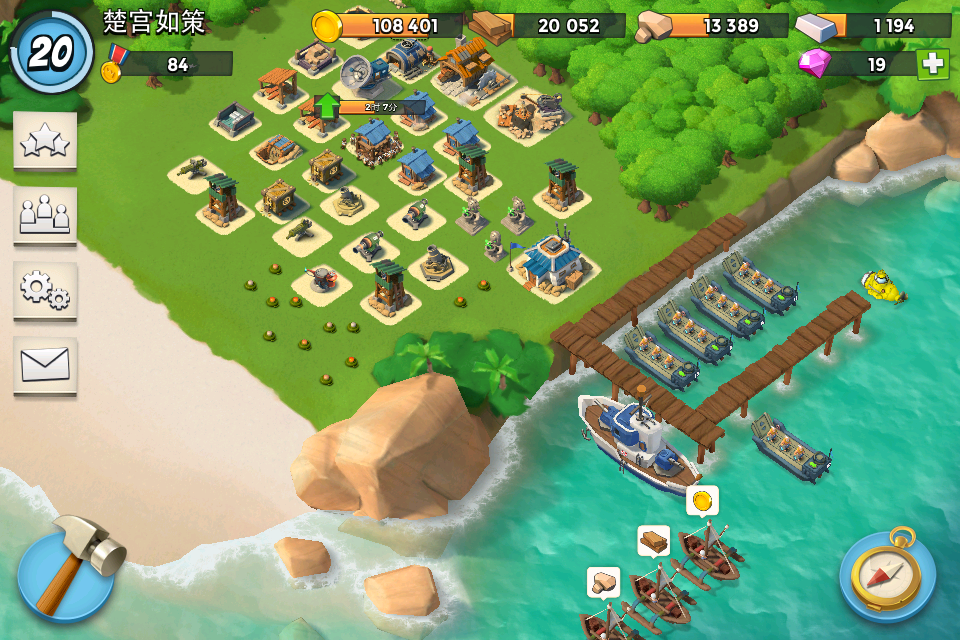Open the achievements stars menu

click(45, 141)
